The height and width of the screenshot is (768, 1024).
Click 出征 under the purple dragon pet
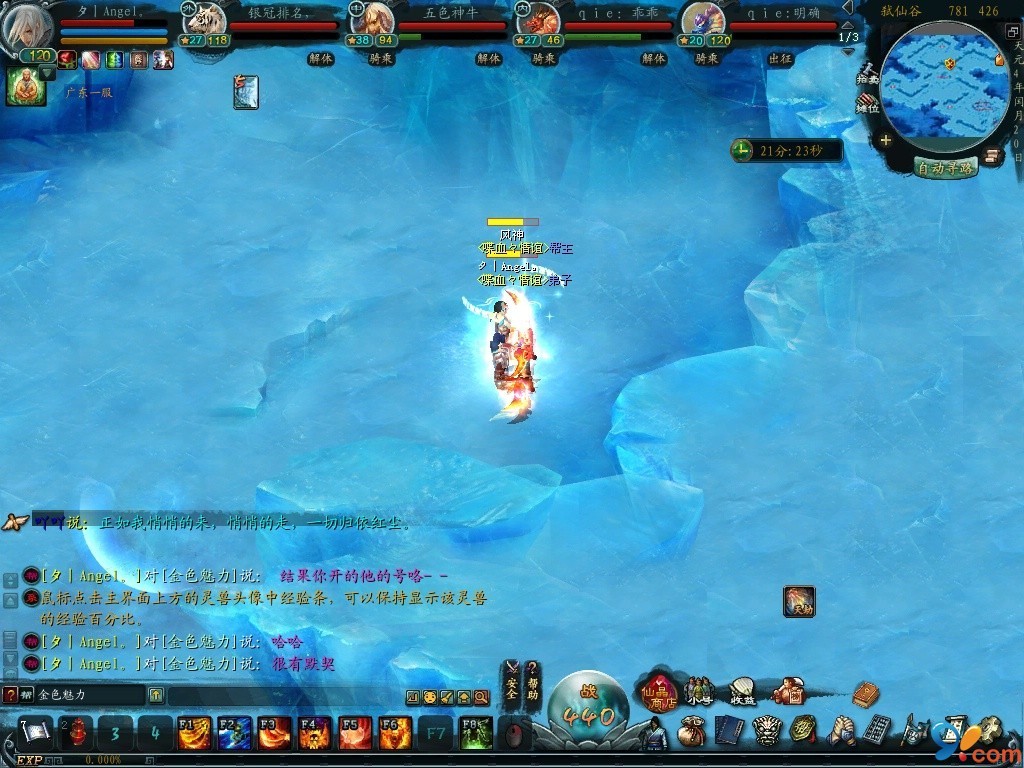click(780, 59)
